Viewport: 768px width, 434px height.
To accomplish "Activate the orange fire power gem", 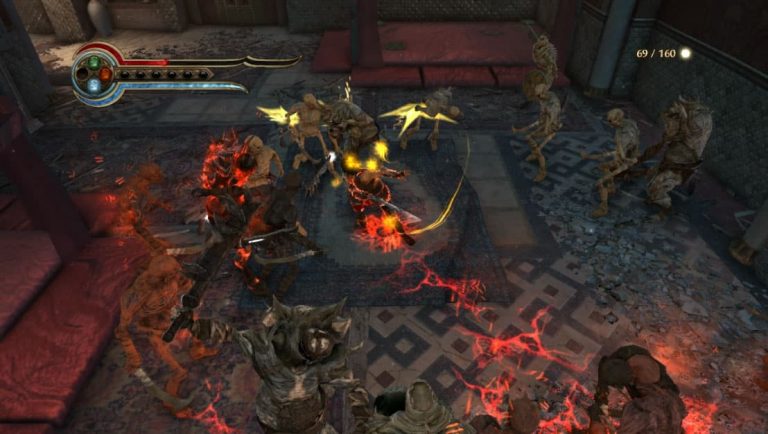I will (x=106, y=73).
